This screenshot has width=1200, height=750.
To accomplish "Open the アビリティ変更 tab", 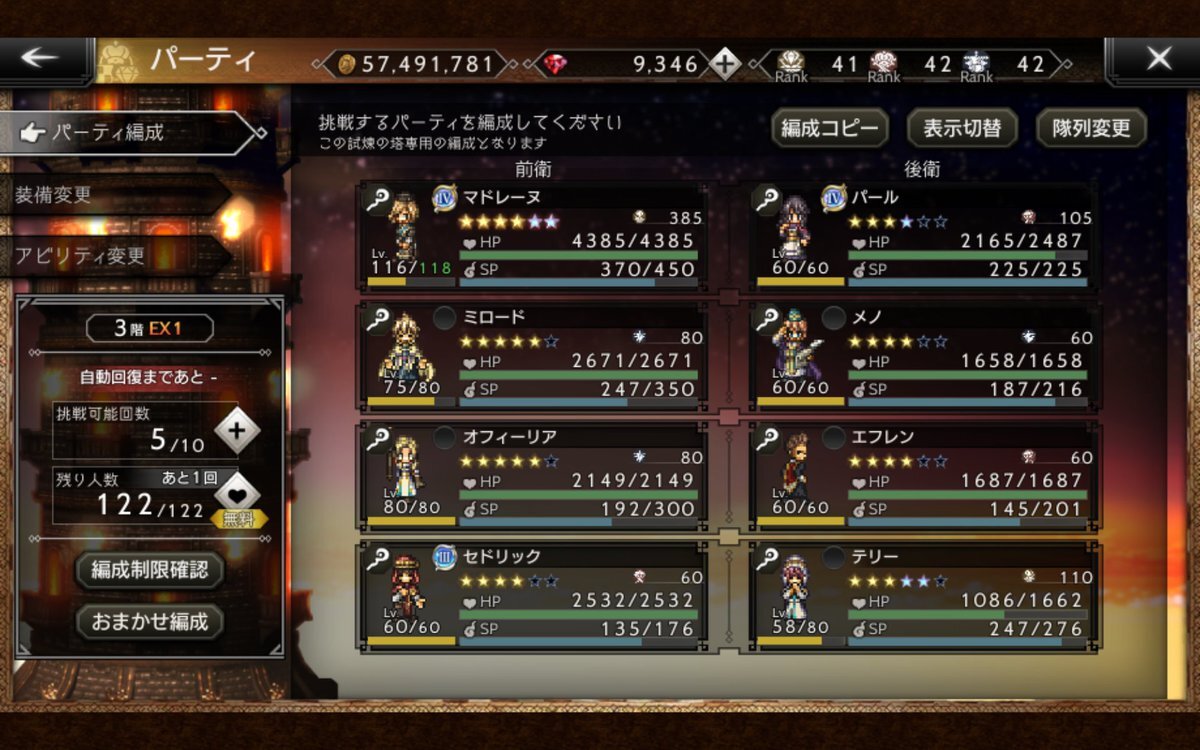I will [x=110, y=255].
